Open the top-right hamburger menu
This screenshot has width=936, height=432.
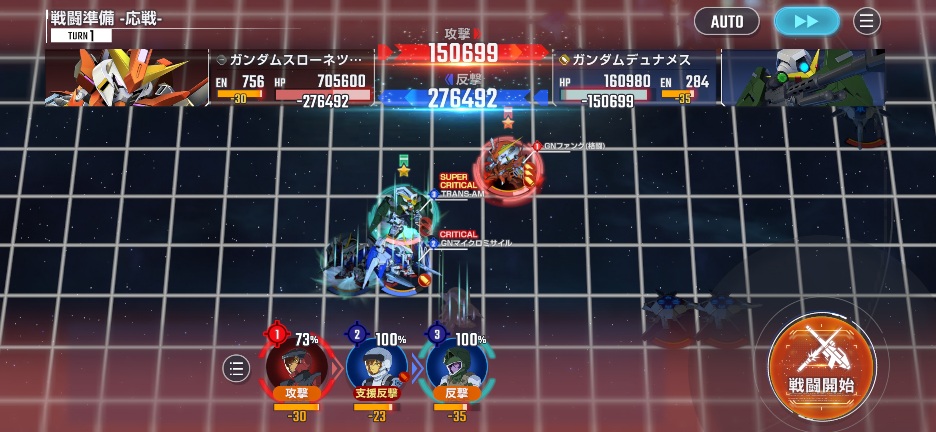click(x=867, y=21)
